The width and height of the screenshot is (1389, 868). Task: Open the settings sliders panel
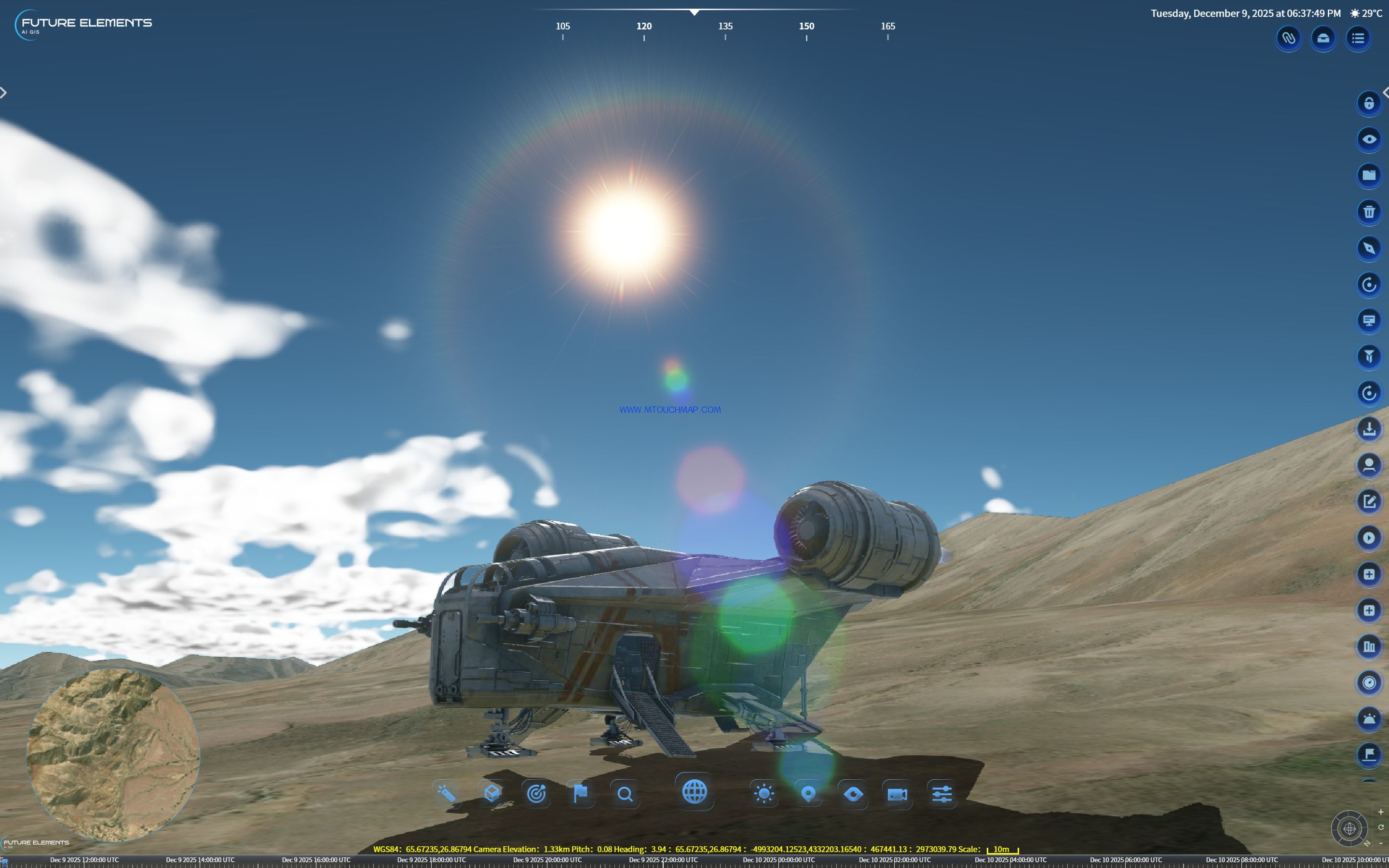tap(942, 795)
